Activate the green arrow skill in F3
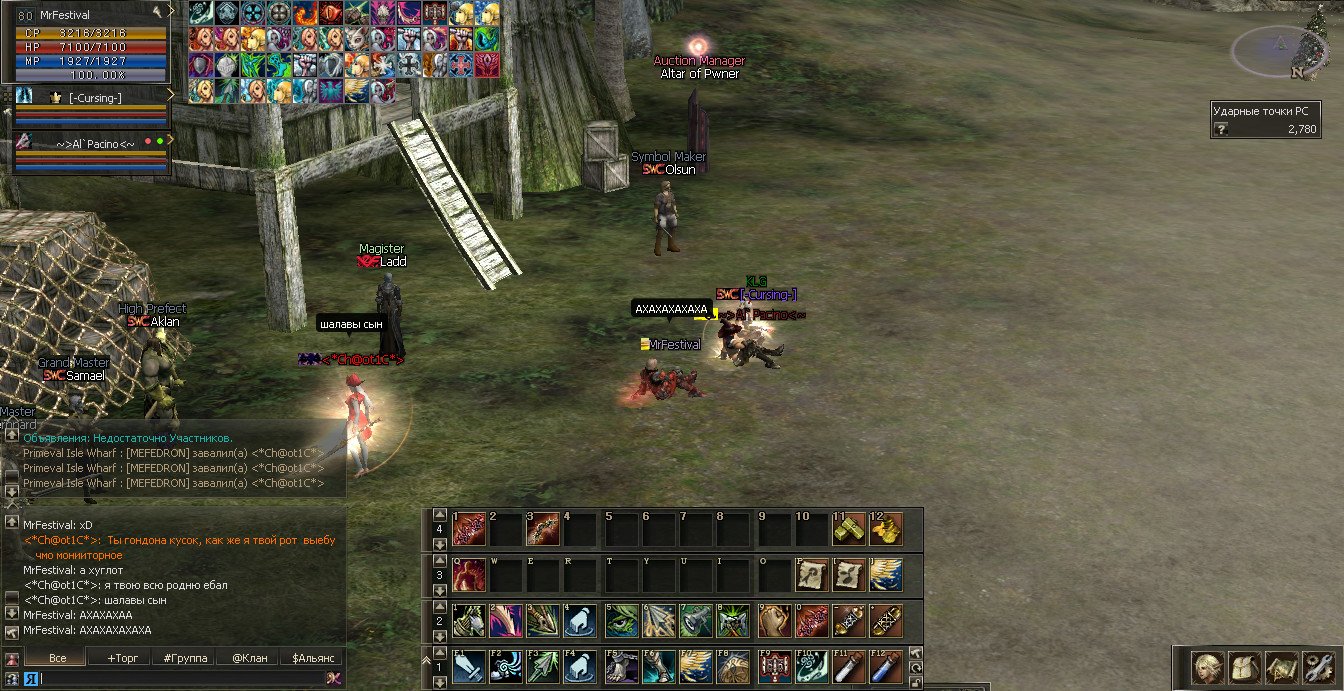 (x=543, y=667)
